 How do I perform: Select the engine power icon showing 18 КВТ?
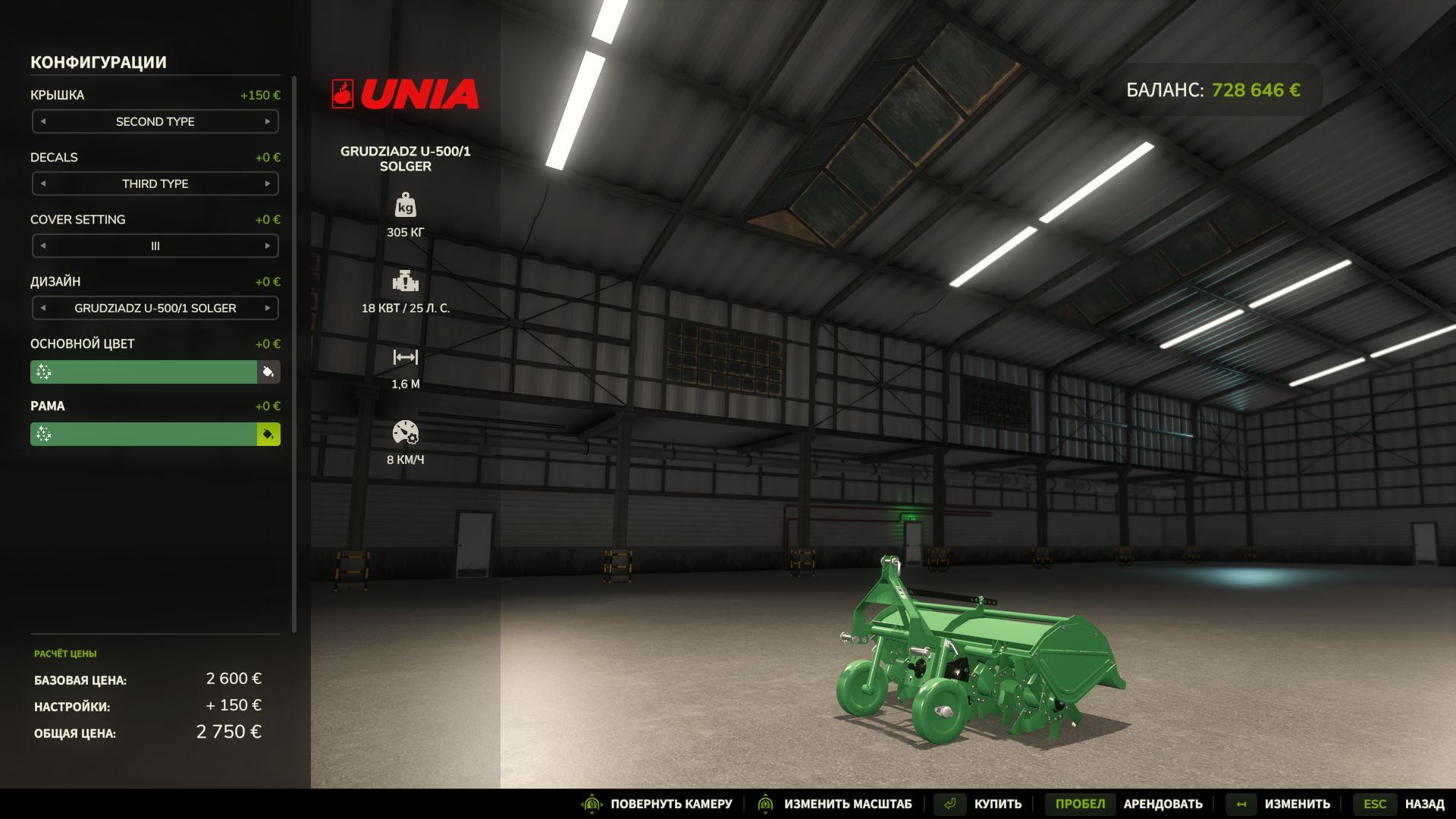coord(406,282)
